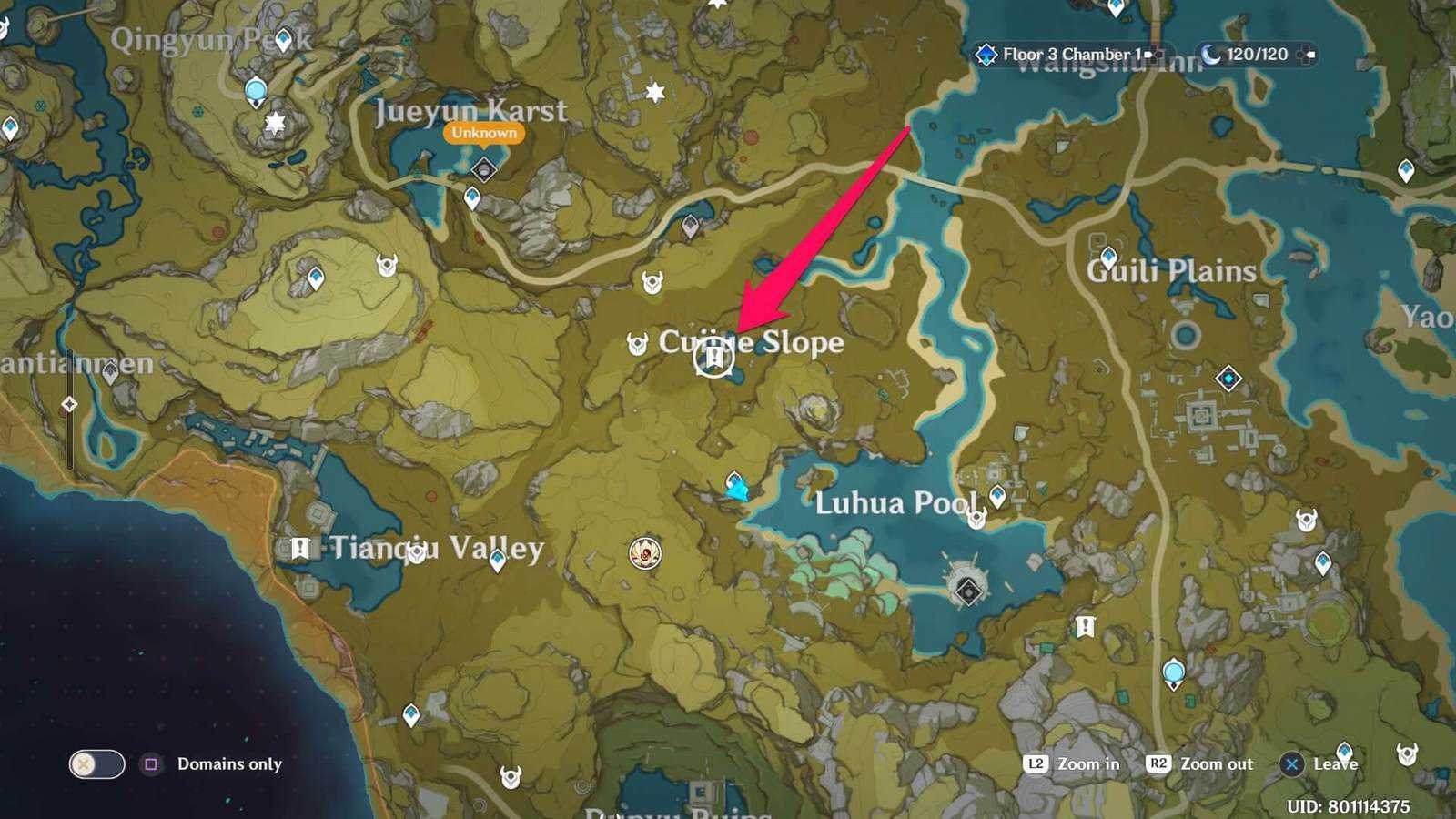Select the large domain icon on Luhua Pool's south shore
Screen dimensions: 1456x819
pos(967,590)
